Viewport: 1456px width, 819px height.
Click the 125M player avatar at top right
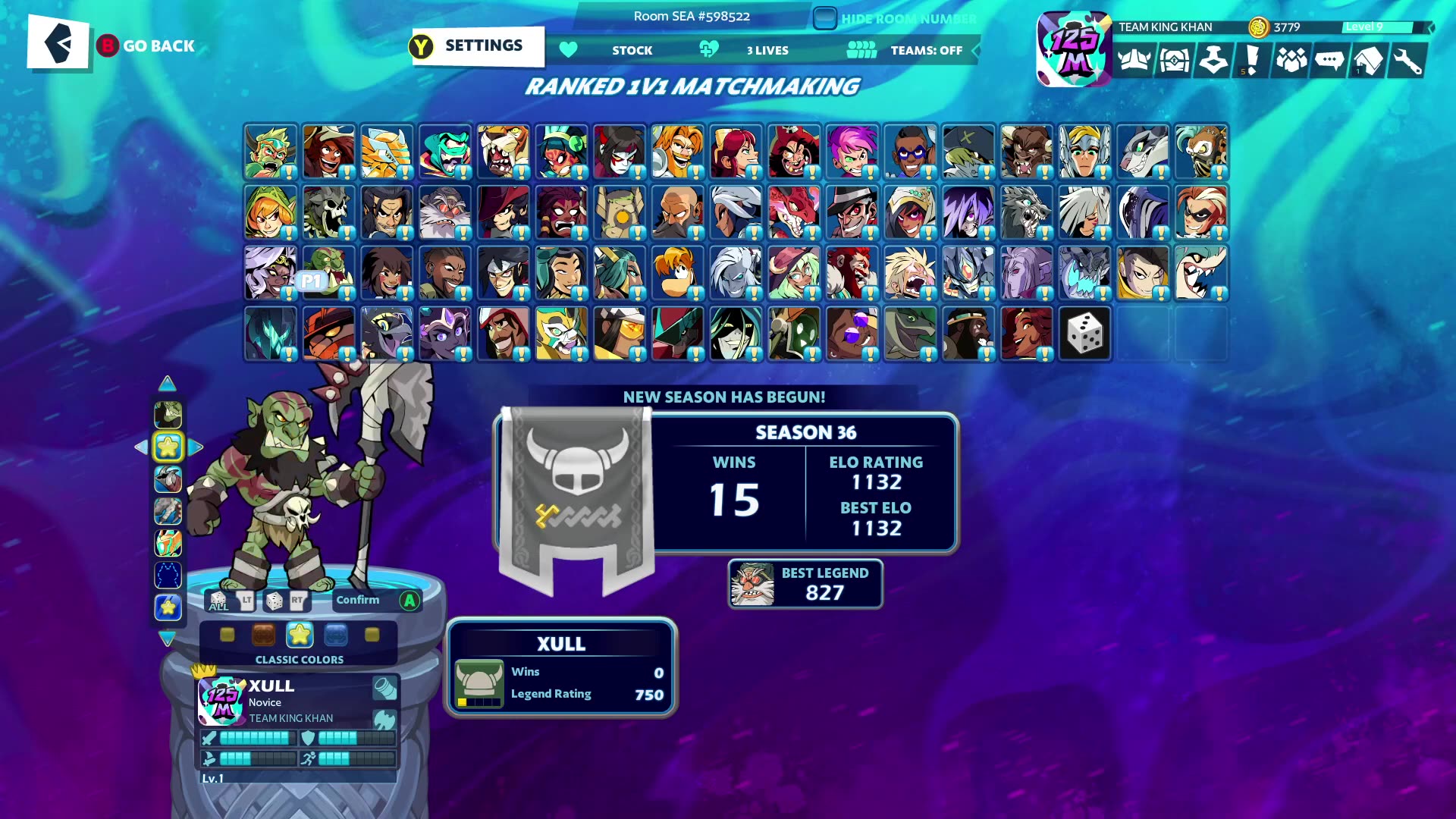coord(1074,49)
